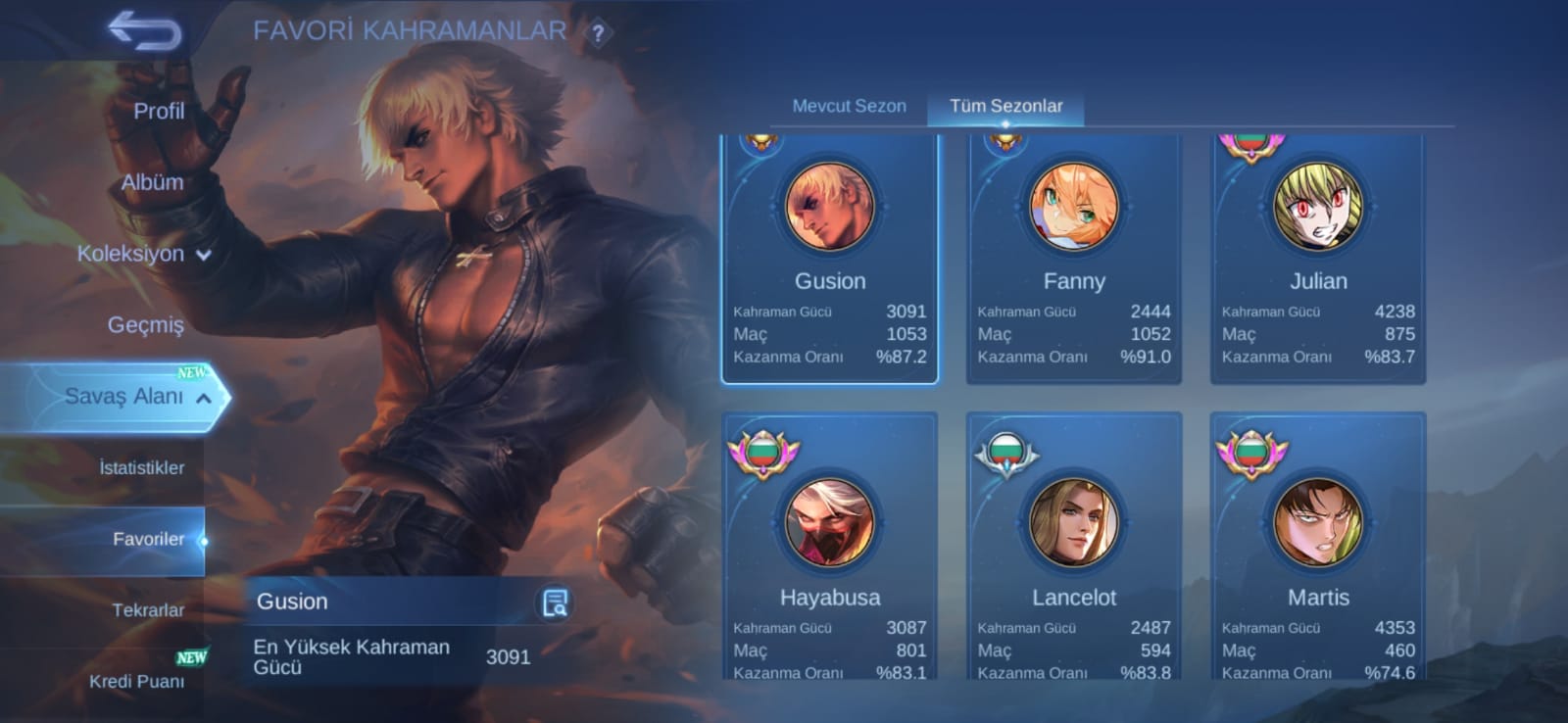1568x723 pixels.
Task: Open the Geçmiş history page
Action: [x=144, y=324]
